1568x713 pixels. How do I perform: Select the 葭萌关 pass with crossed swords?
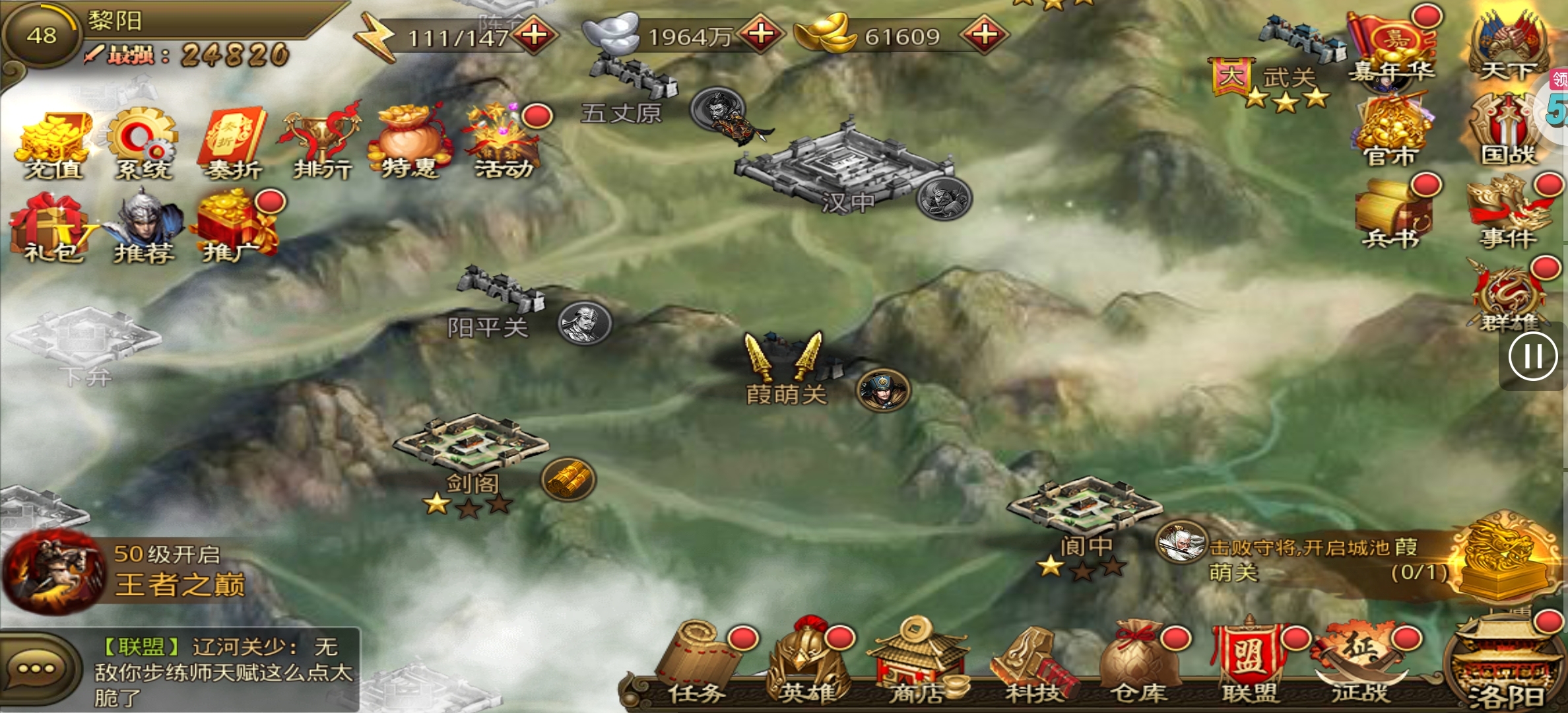pos(785,370)
